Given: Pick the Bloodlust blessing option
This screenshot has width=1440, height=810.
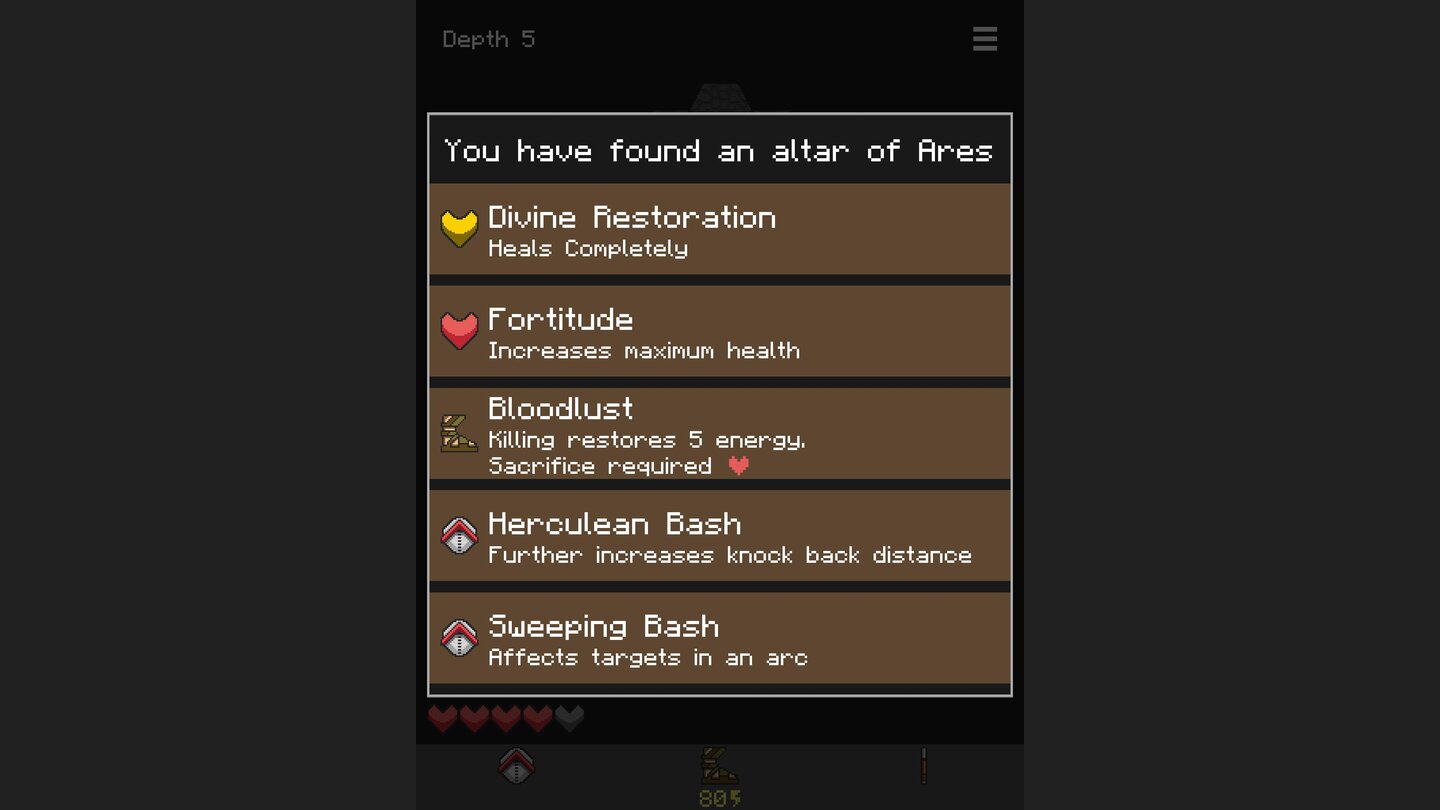Looking at the screenshot, I should click(x=719, y=434).
